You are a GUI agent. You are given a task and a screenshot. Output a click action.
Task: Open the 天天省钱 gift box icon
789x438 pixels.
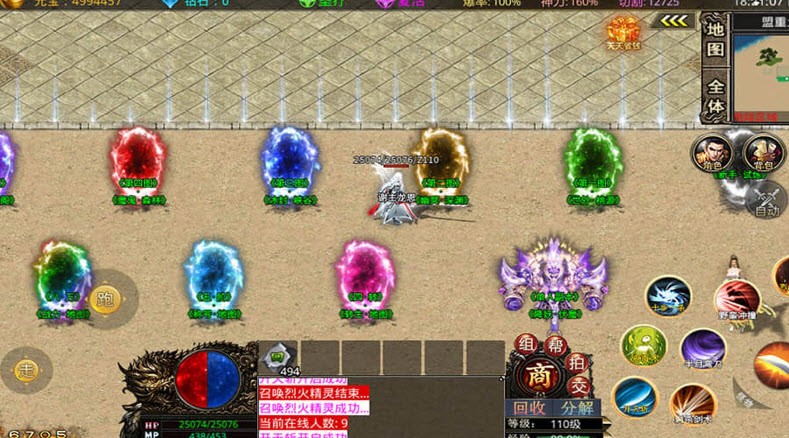(x=623, y=33)
